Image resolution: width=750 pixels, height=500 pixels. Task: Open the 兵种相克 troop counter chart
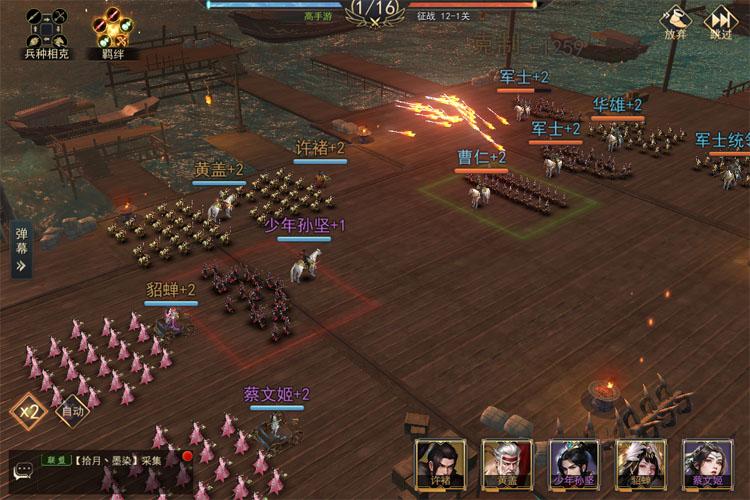point(45,28)
